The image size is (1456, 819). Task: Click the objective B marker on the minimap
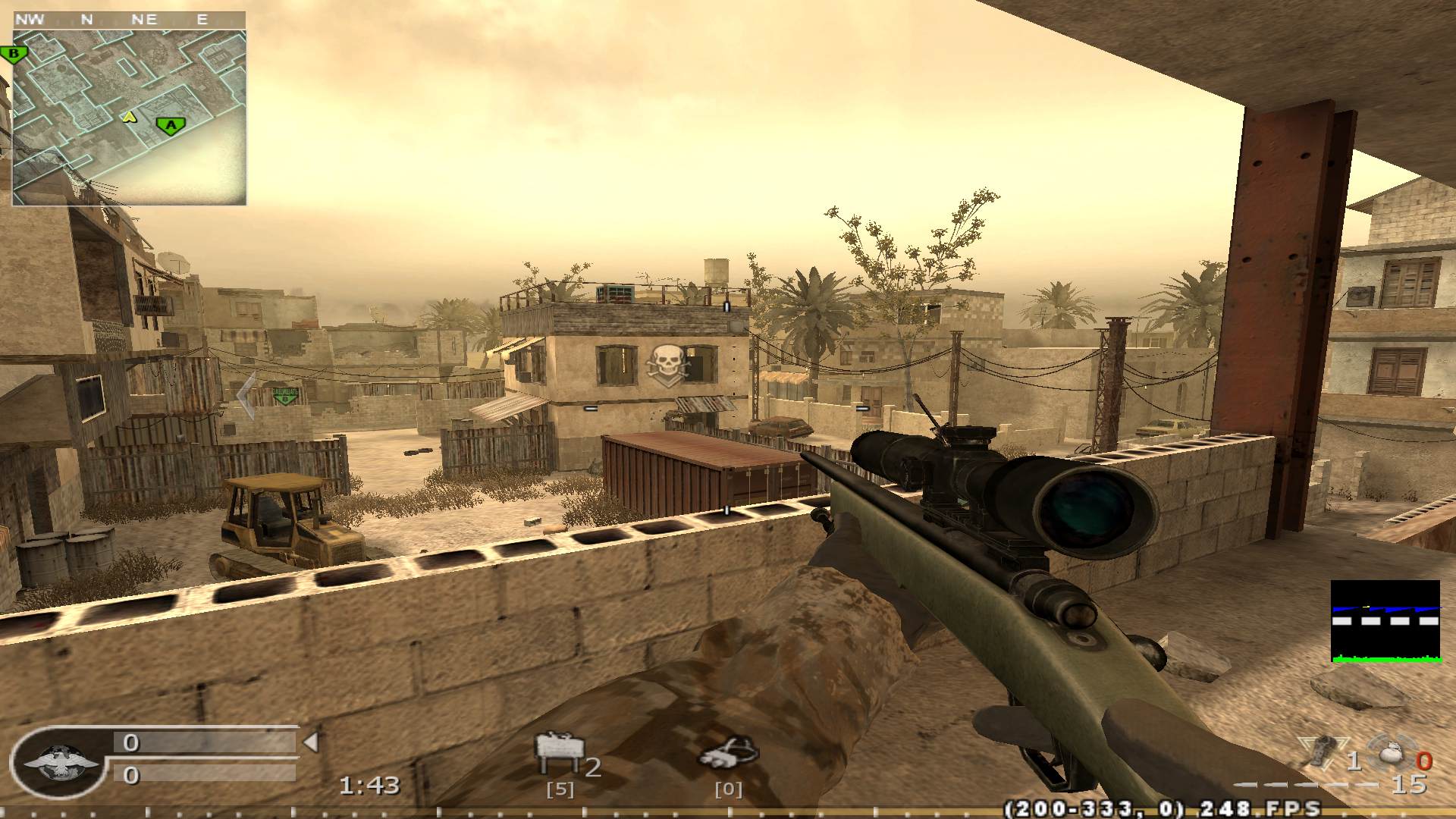[14, 53]
